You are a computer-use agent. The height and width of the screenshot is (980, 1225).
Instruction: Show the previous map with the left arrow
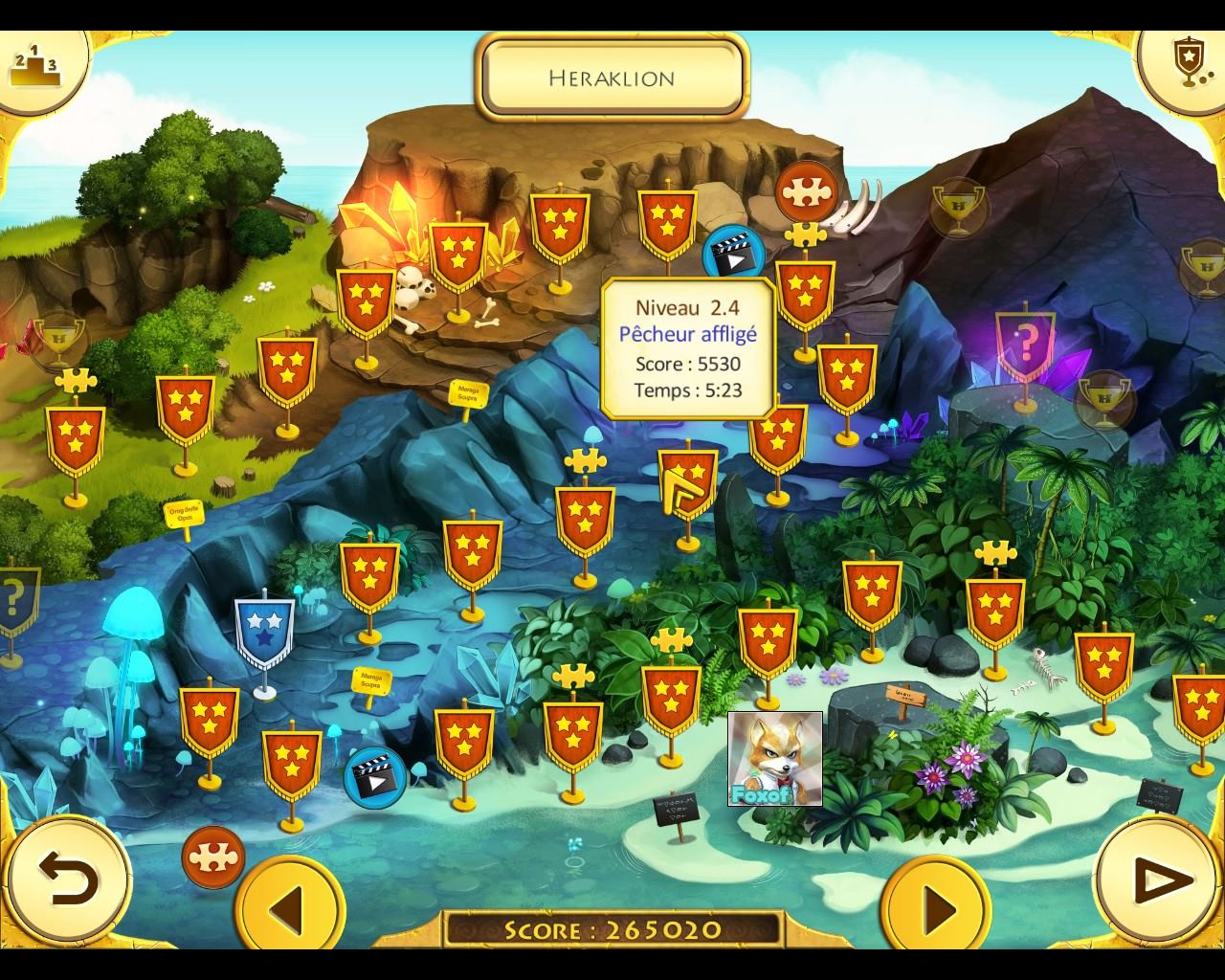click(x=289, y=903)
